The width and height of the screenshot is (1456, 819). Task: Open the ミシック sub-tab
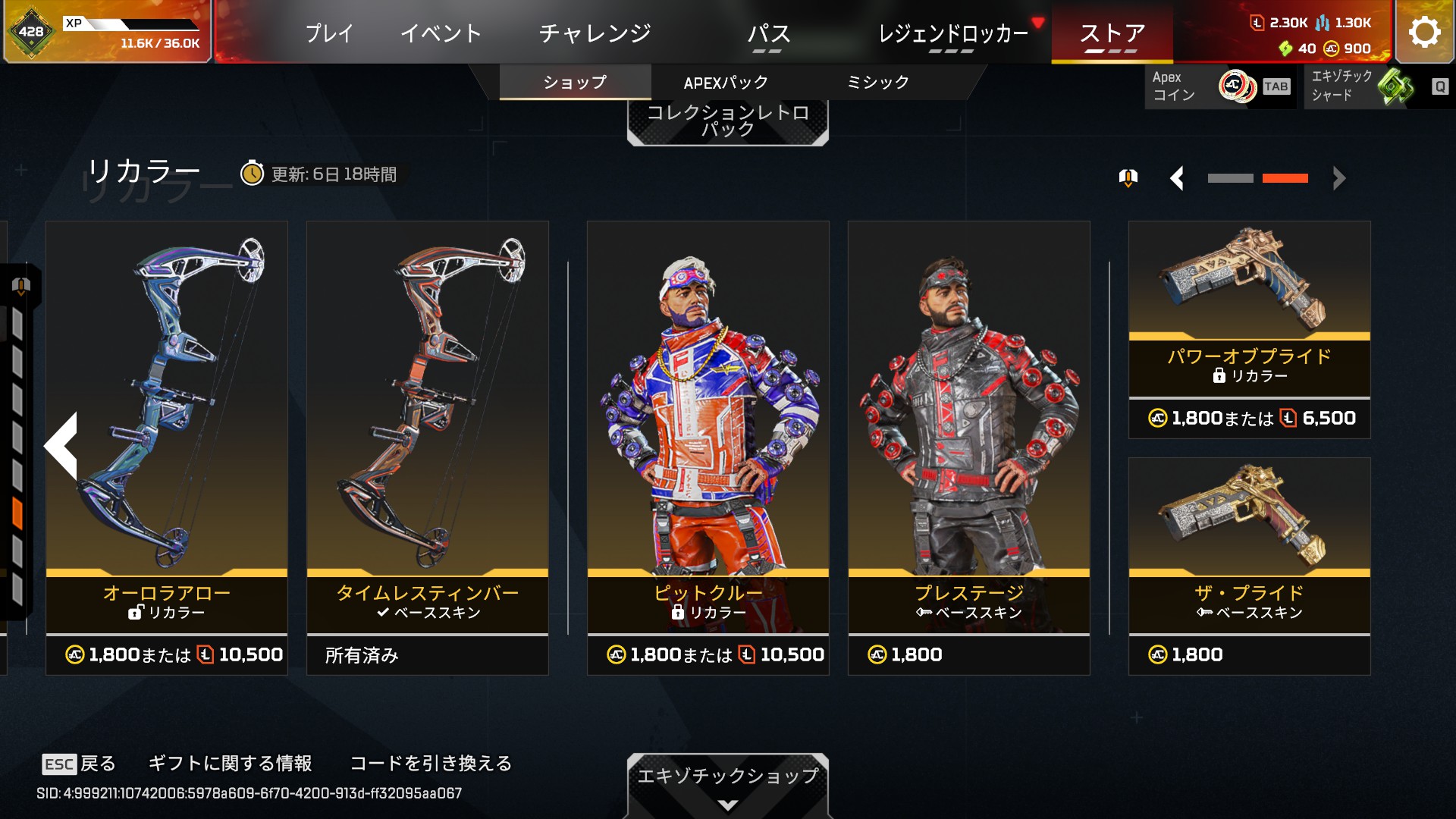(x=877, y=83)
